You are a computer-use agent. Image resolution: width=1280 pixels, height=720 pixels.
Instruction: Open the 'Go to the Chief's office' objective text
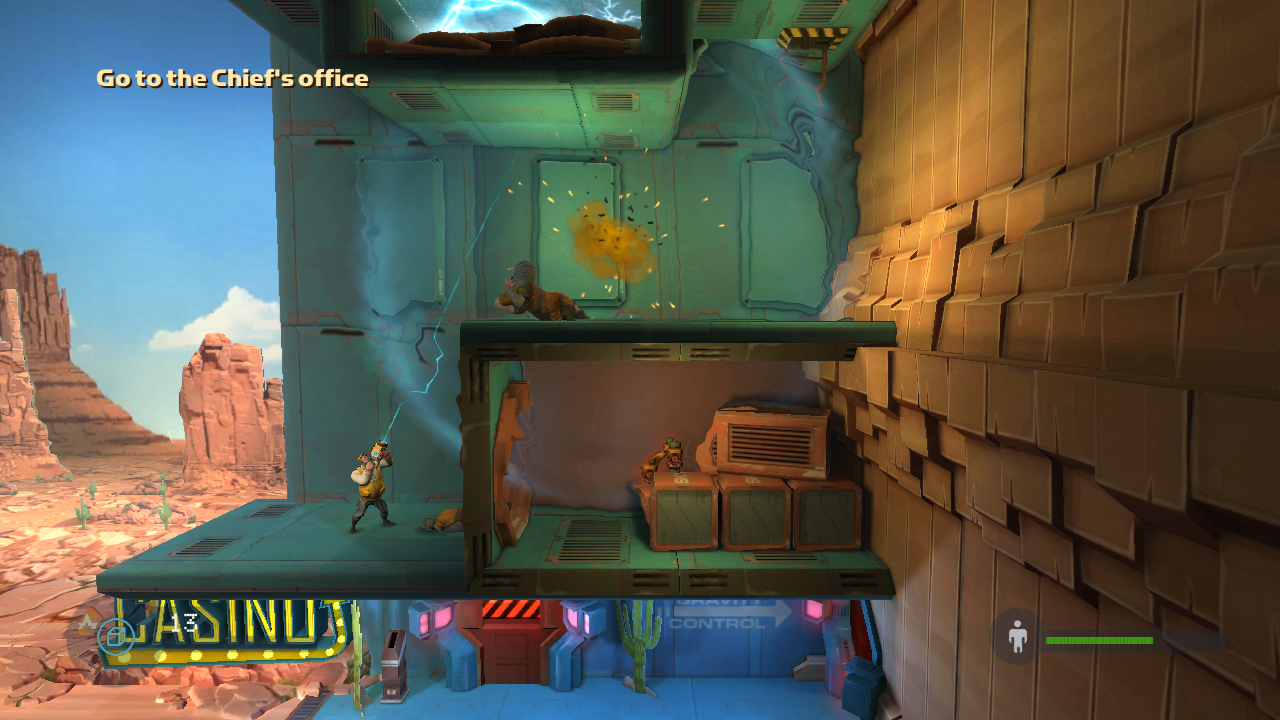[x=231, y=76]
